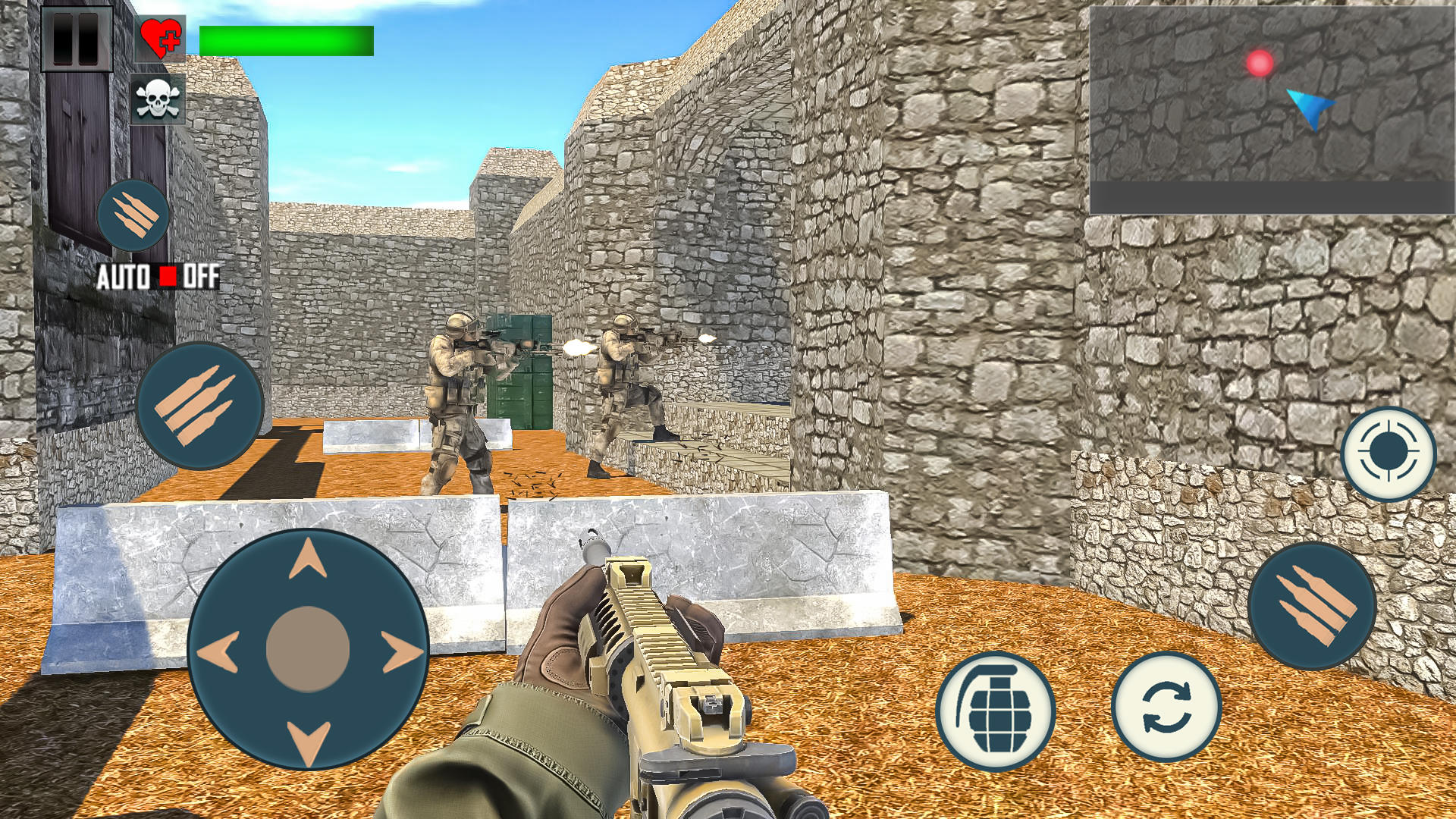Toggle the claw icon above AUTO OFF
1456x819 pixels.
(x=133, y=215)
